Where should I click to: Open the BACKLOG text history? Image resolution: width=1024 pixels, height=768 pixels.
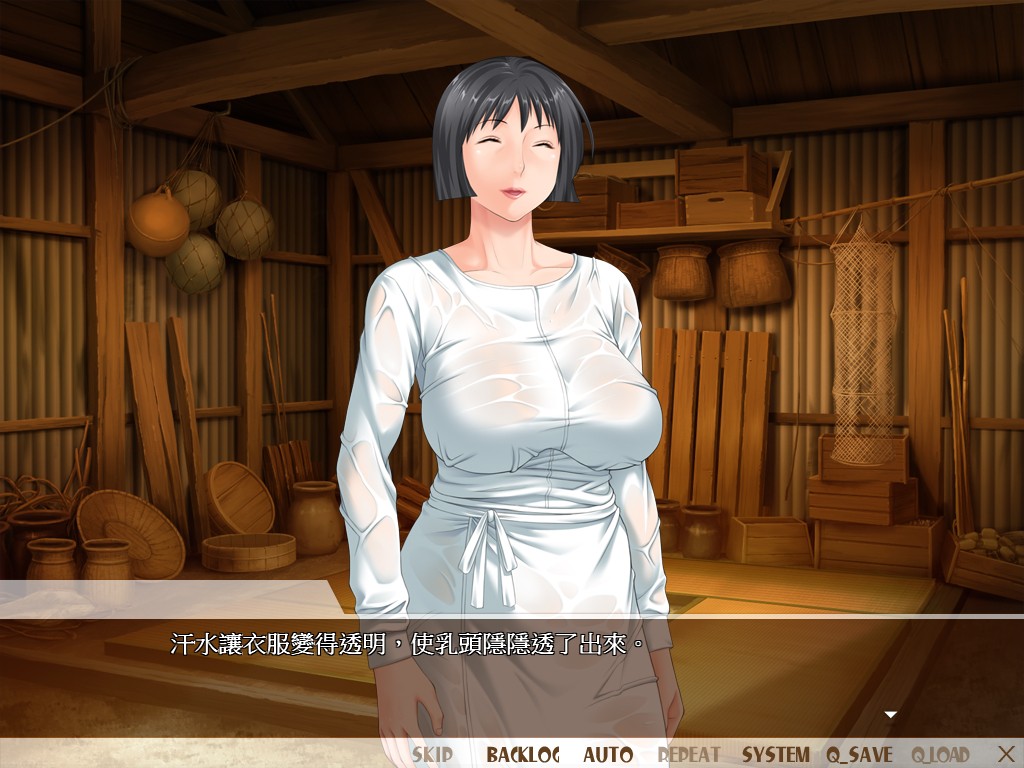pos(523,754)
